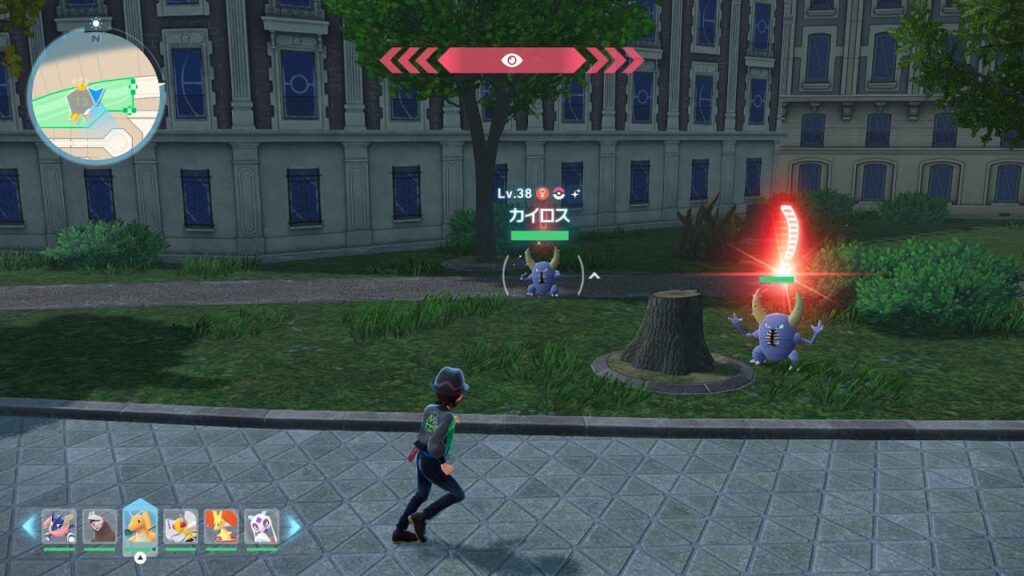This screenshot has width=1024, height=576.
Task: Select Greninja in the party bar
Action: (x=58, y=526)
